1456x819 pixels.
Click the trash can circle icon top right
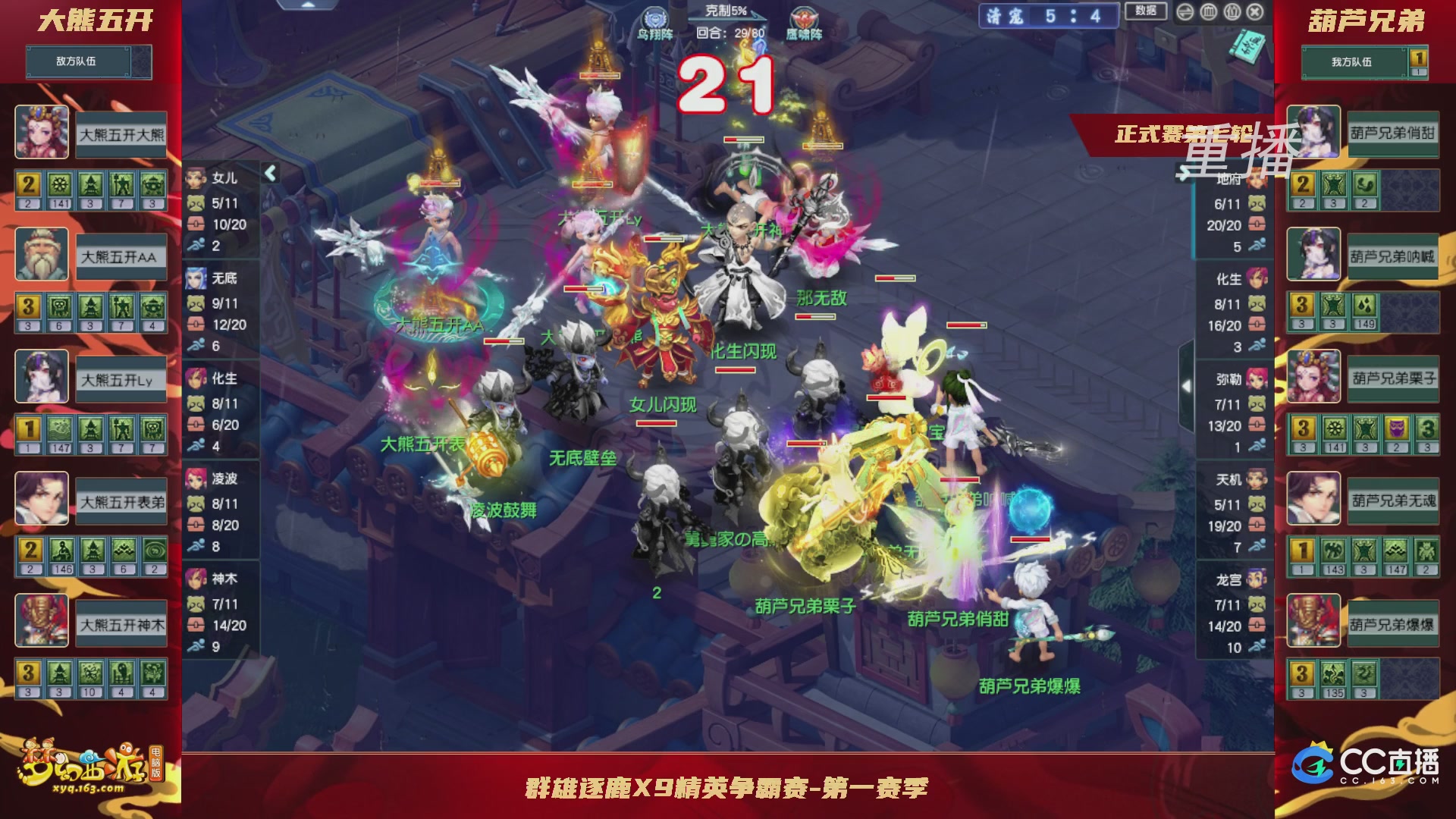[x=1209, y=12]
